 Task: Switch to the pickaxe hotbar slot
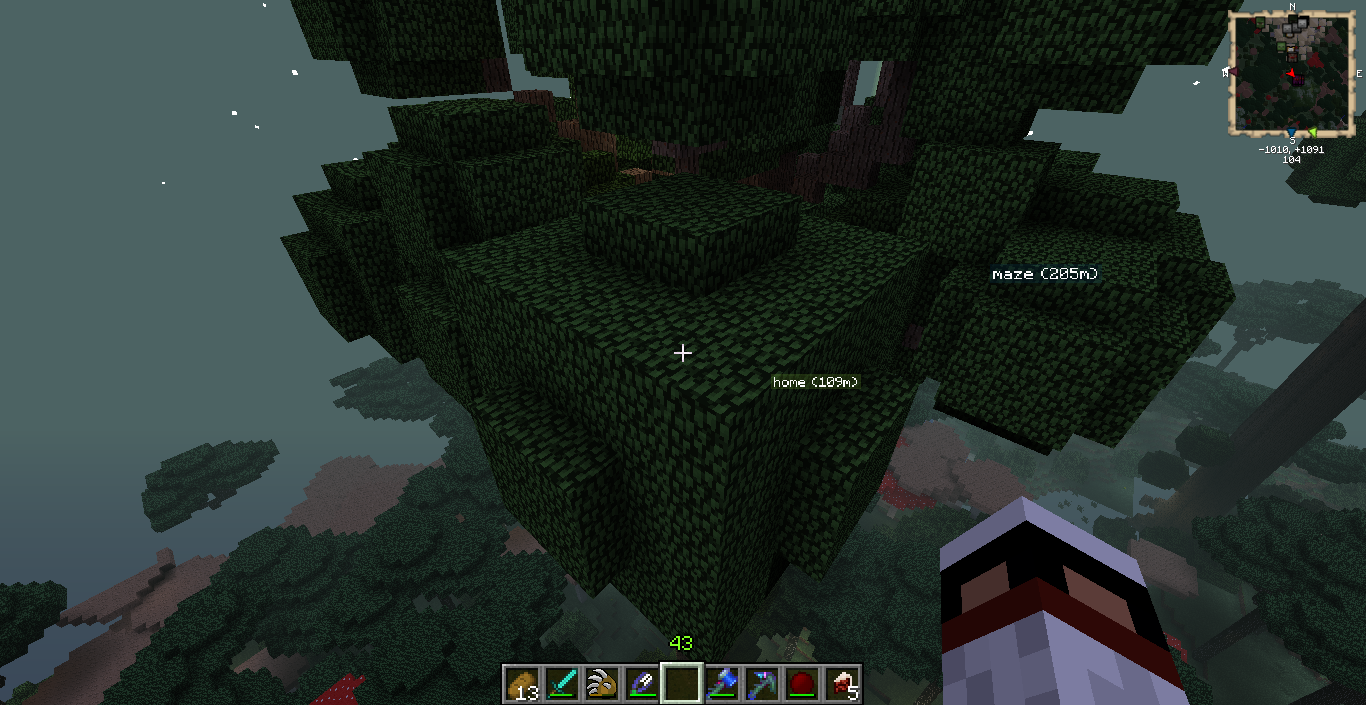click(762, 684)
